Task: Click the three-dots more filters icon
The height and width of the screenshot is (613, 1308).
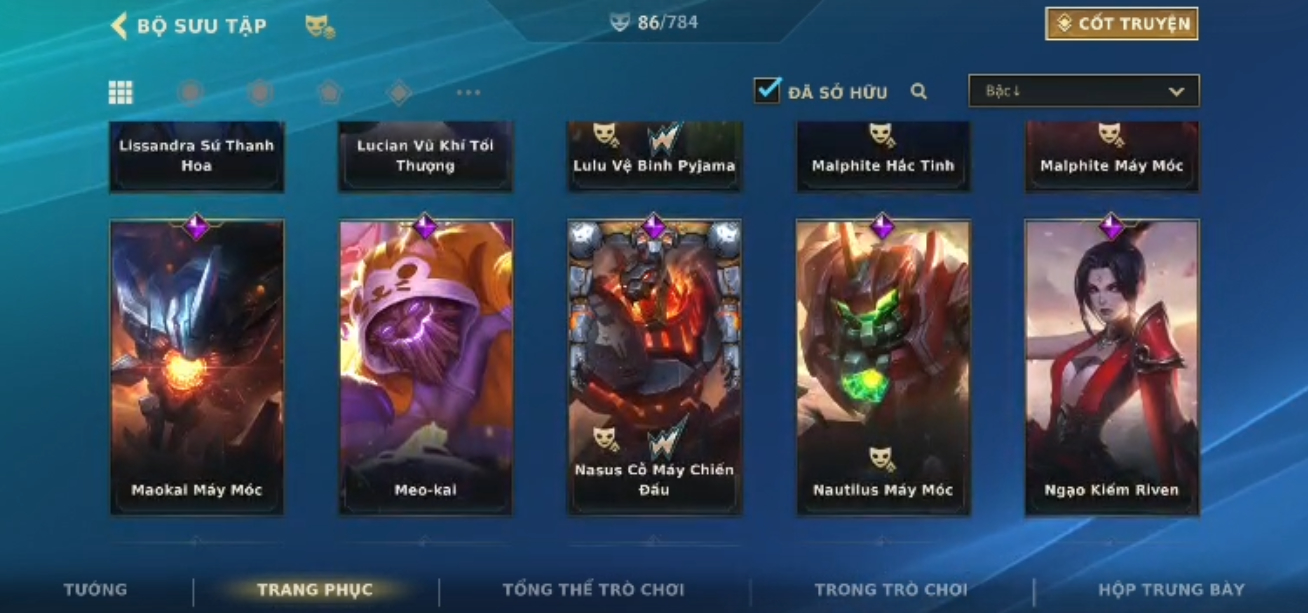Action: coord(468,93)
